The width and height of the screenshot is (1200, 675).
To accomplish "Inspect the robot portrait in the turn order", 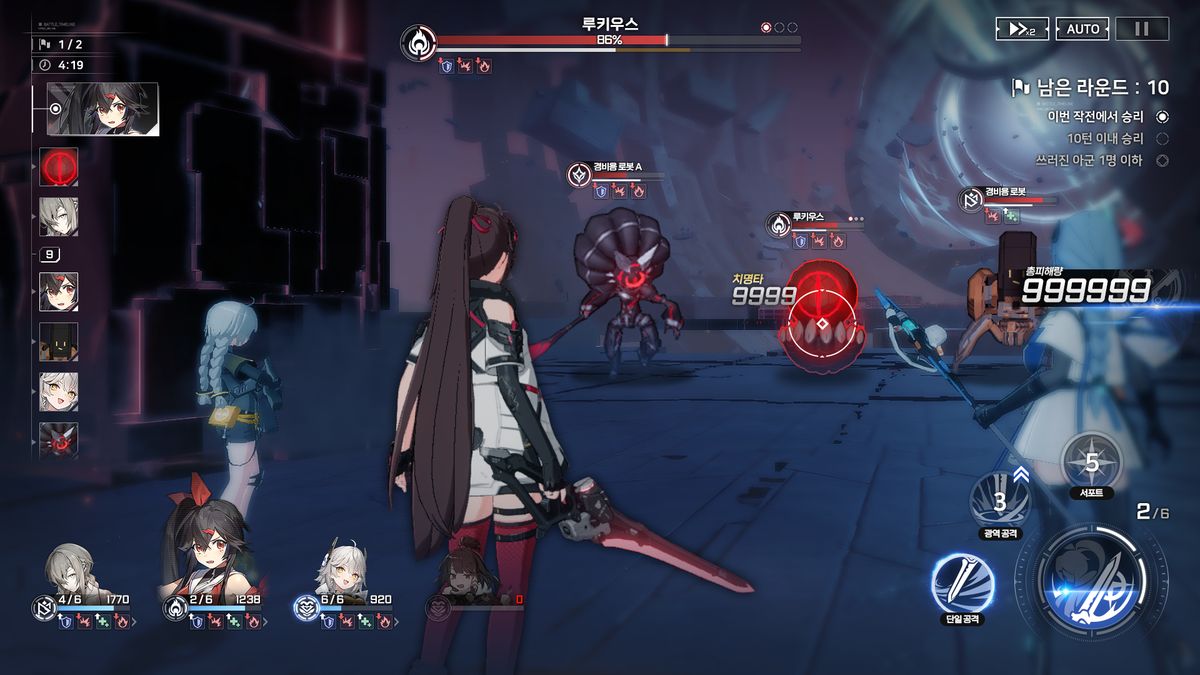I will point(59,342).
